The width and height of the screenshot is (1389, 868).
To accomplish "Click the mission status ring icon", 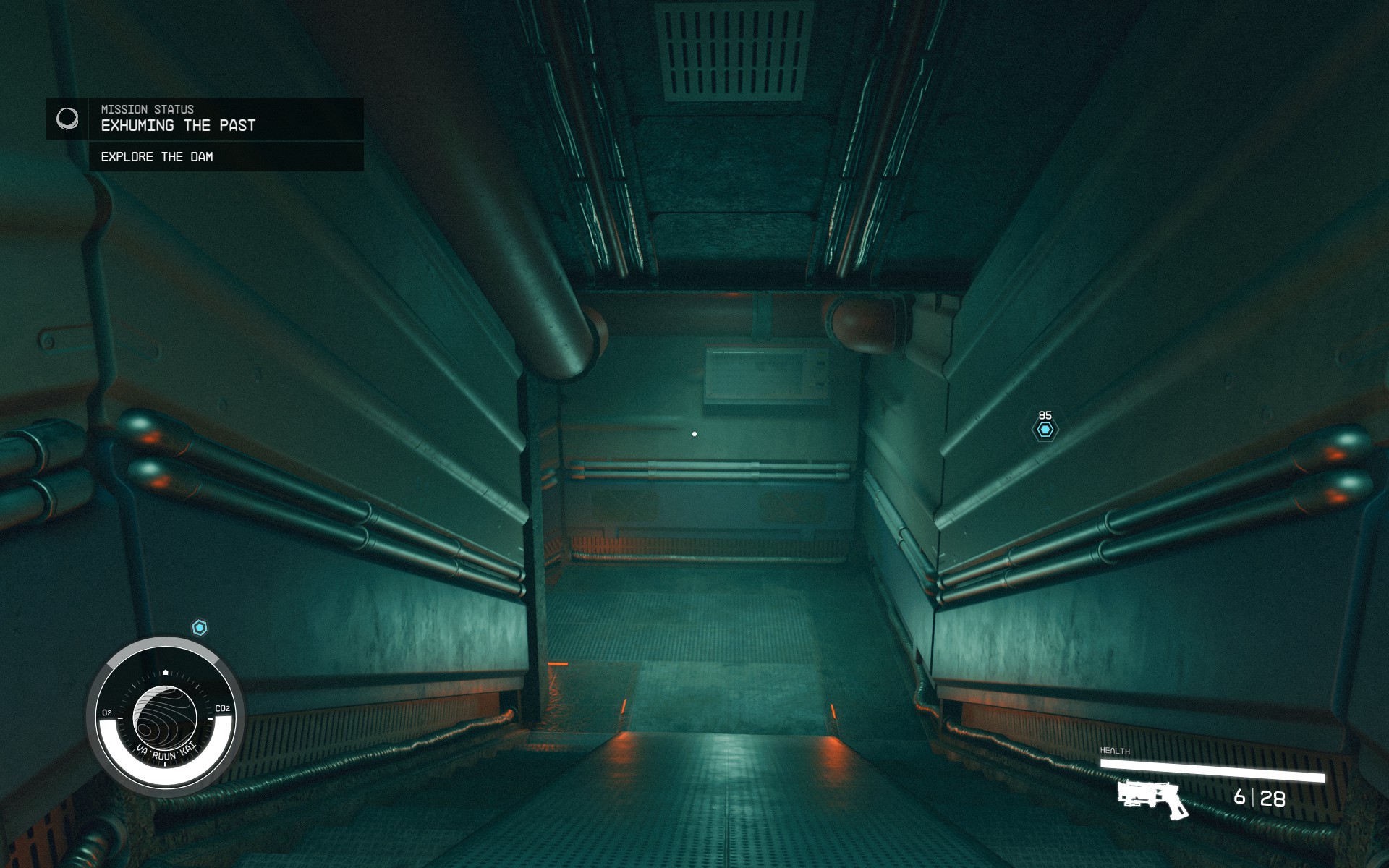I will coord(67,118).
